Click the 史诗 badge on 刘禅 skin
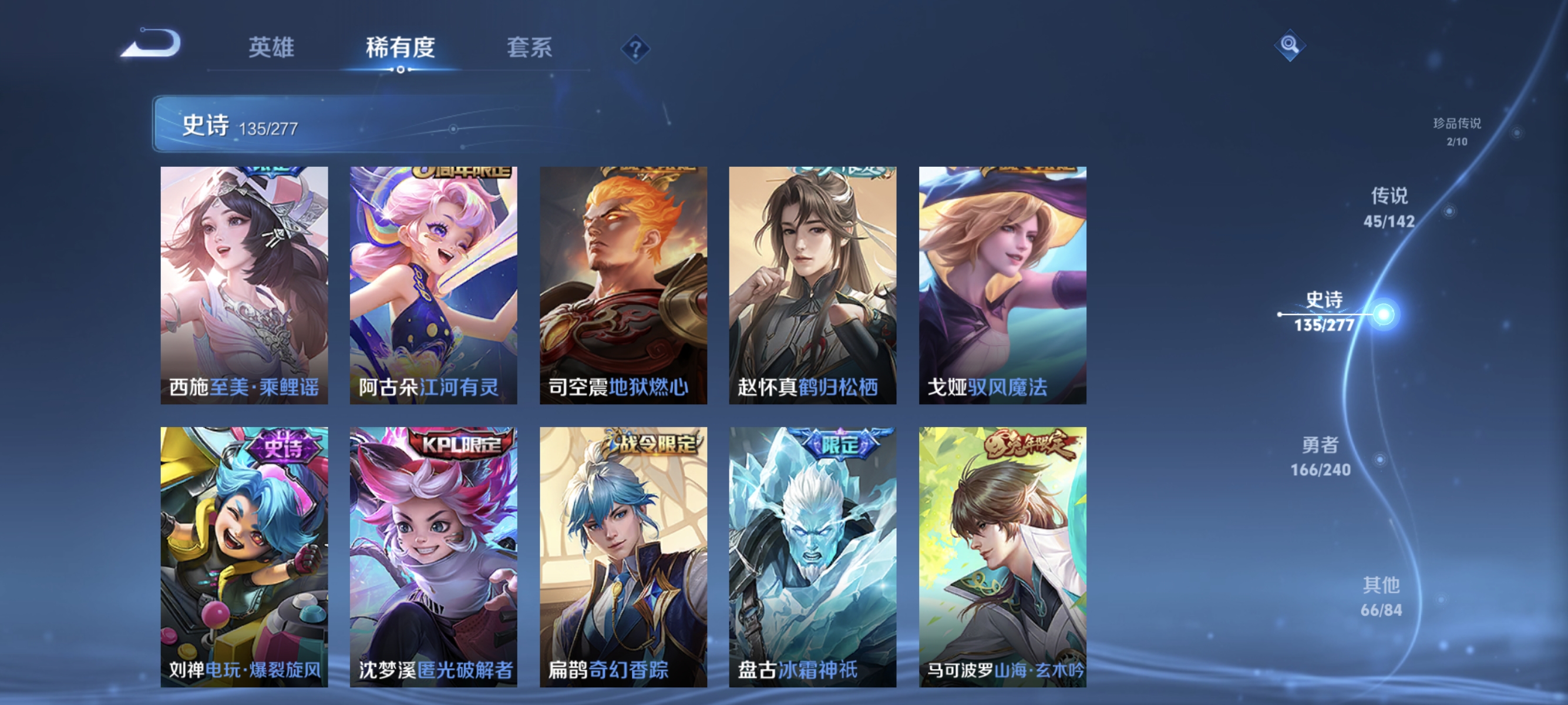 285,446
